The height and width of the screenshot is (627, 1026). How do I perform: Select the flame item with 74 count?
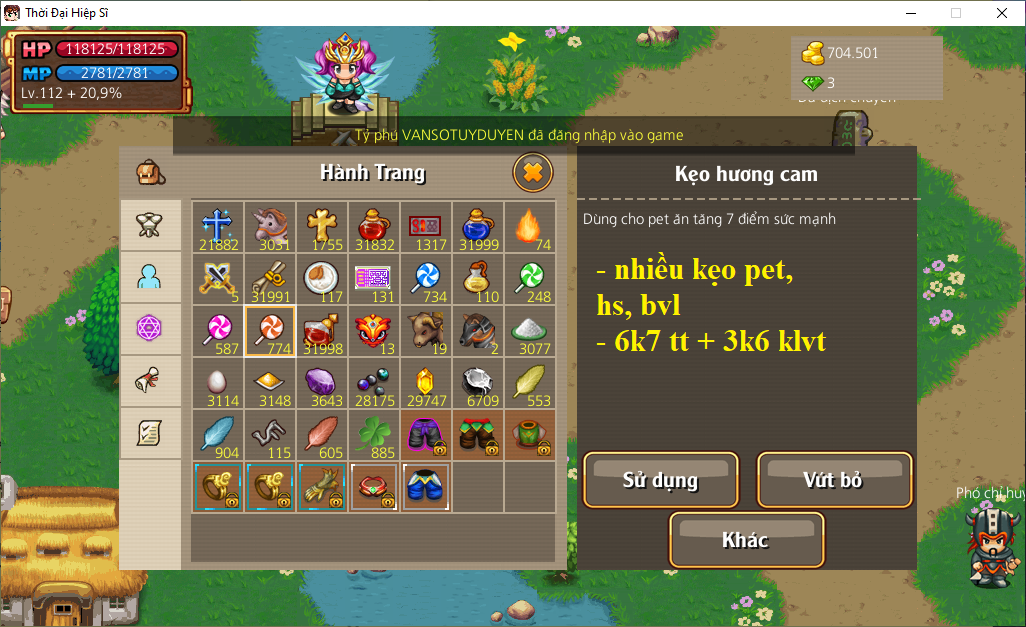pos(529,227)
